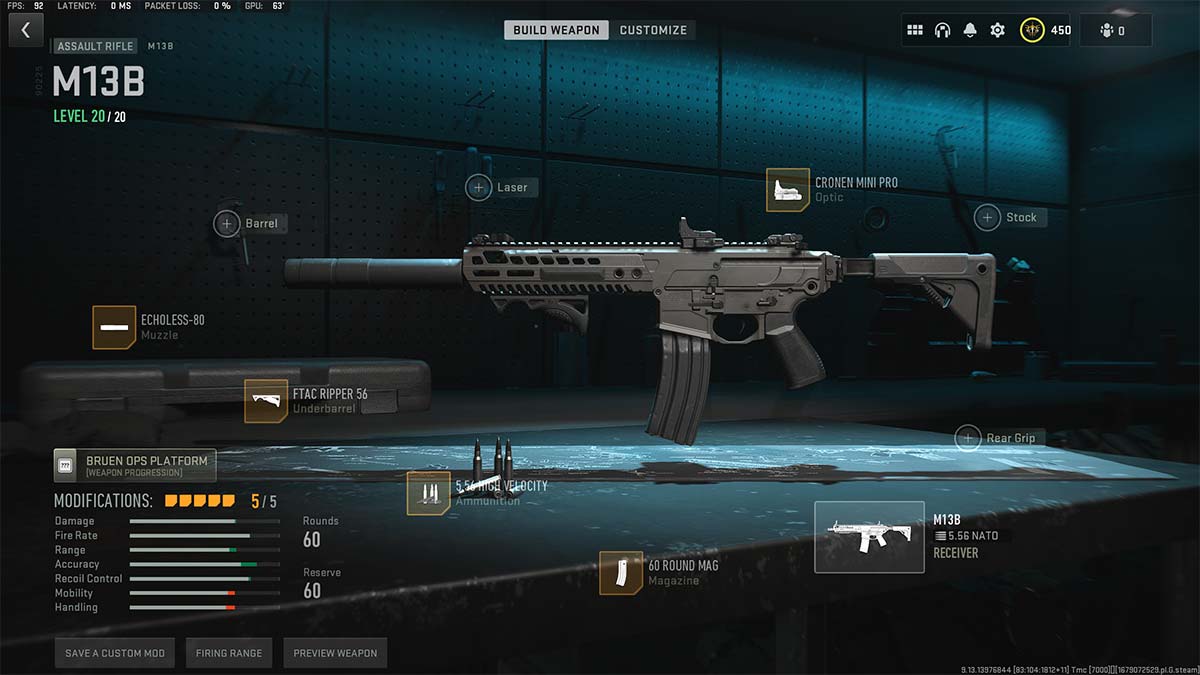Select the 60 Round Mag magazine slot

621,573
